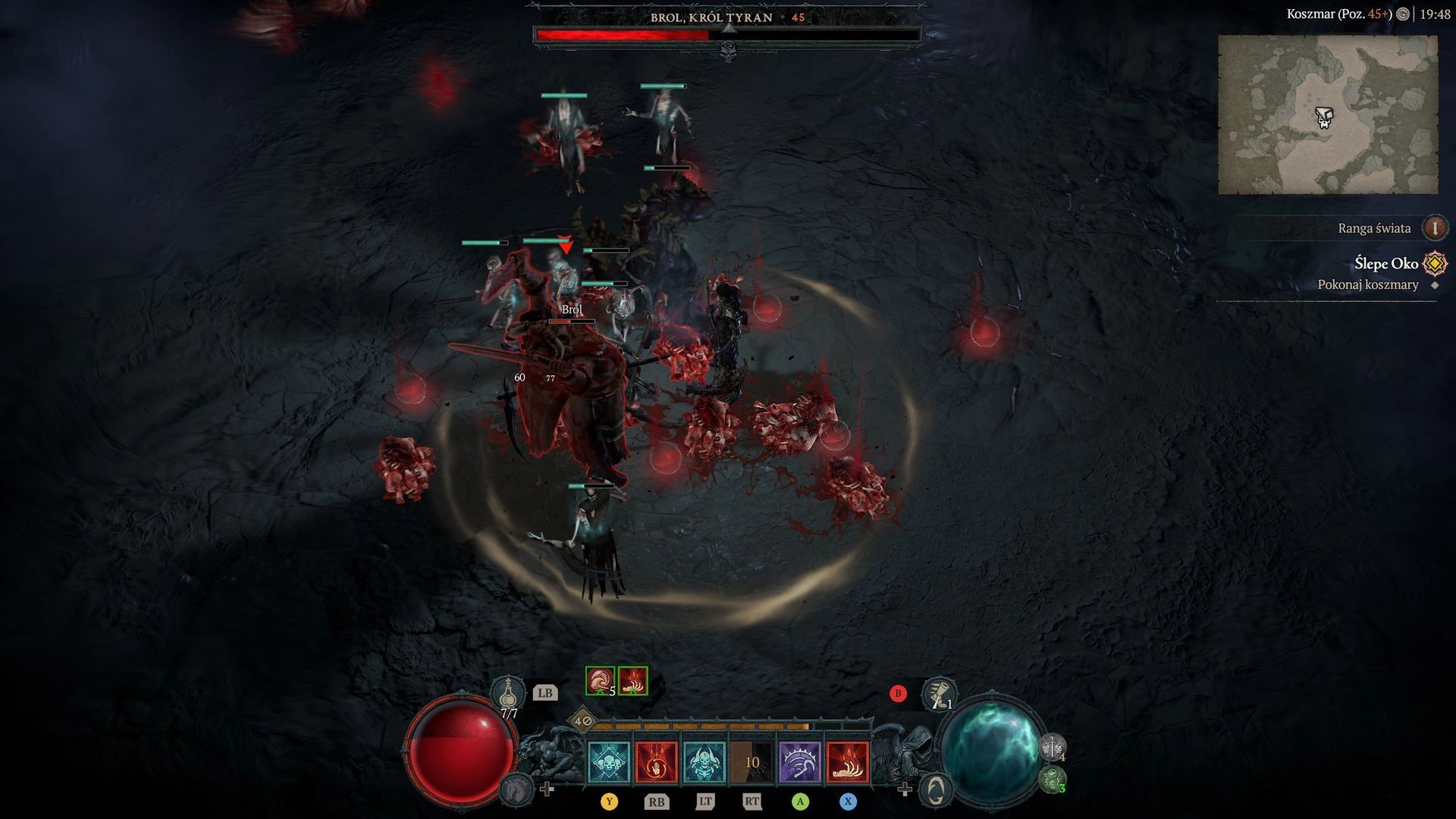This screenshot has width=1456, height=819.
Task: Click the skull-faced skill icon on LT slot
Action: pos(704,762)
